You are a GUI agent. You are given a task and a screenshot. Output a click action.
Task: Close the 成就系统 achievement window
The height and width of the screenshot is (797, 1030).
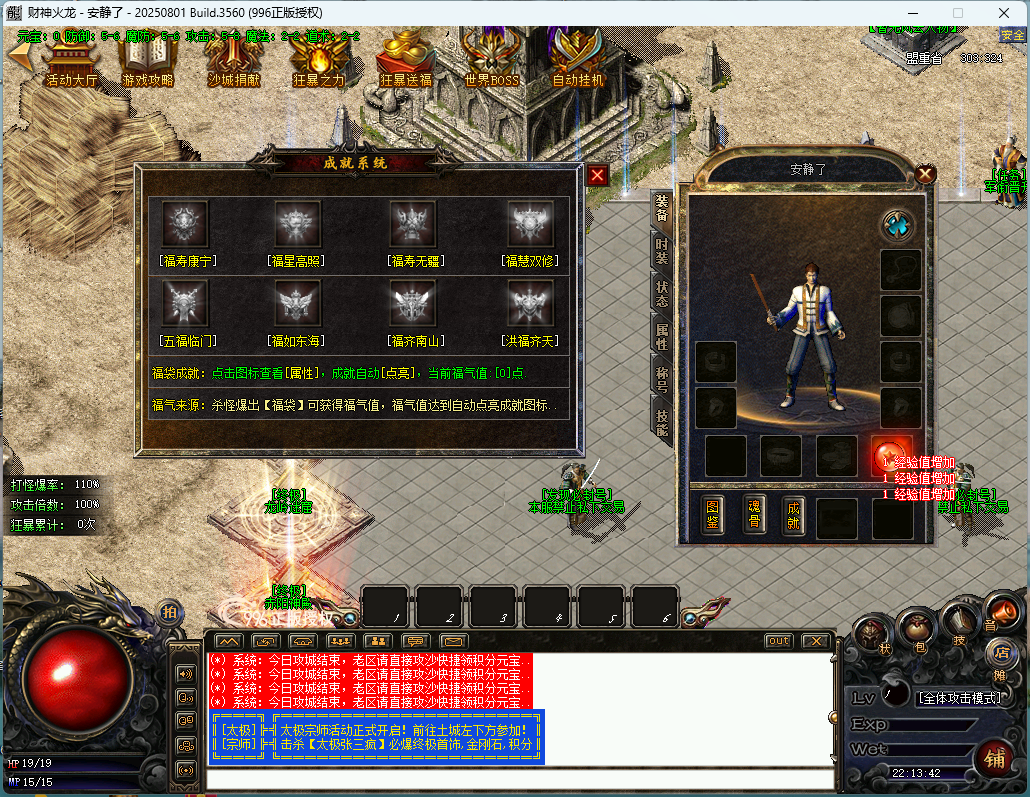point(597,175)
